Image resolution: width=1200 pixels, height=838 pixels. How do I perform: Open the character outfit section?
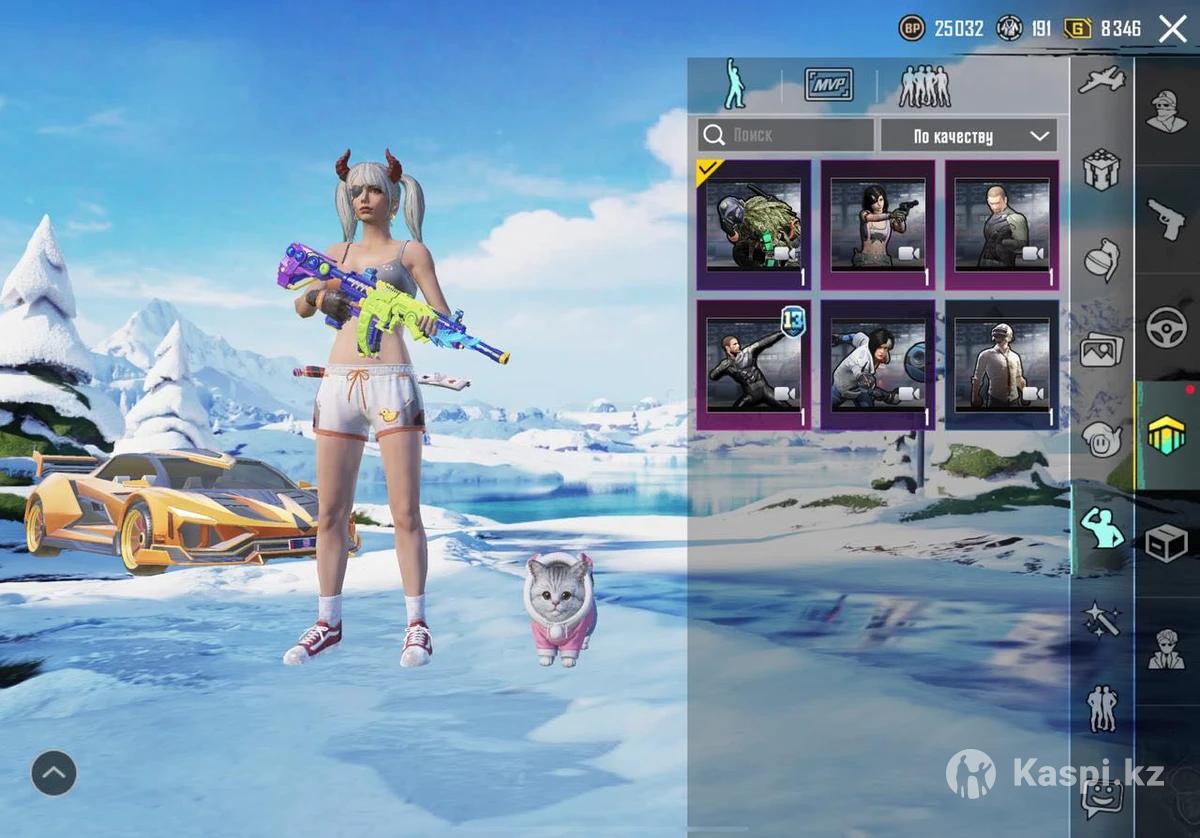(1167, 110)
